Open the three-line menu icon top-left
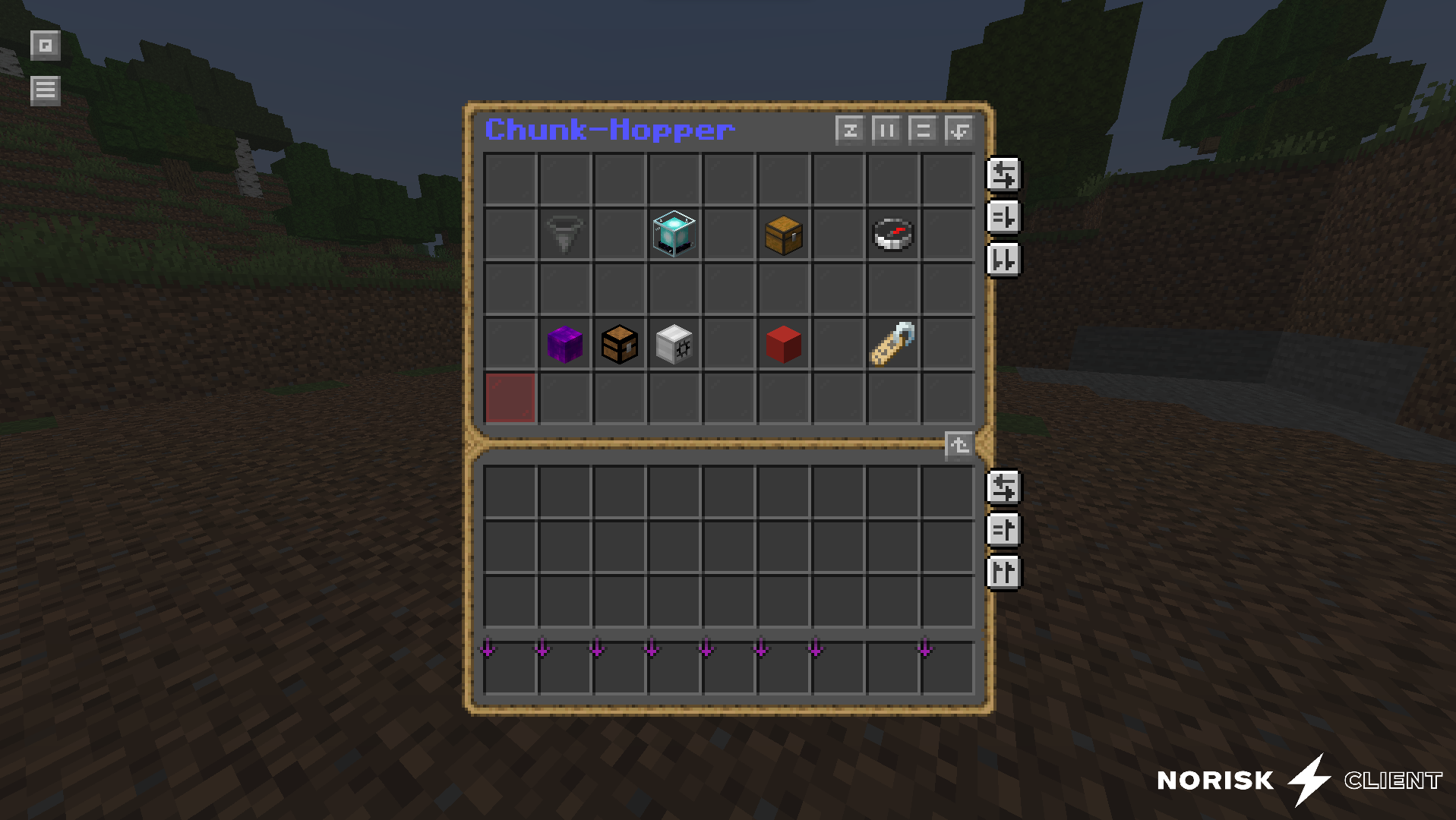The height and width of the screenshot is (820, 1456). (x=45, y=90)
